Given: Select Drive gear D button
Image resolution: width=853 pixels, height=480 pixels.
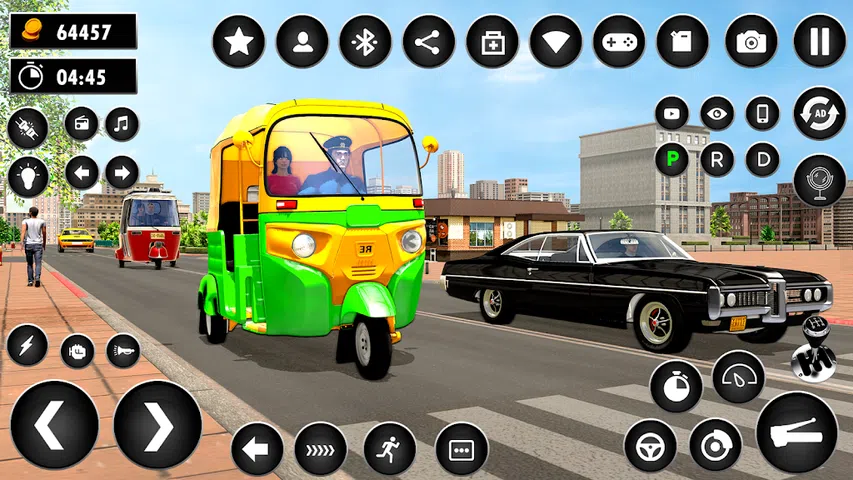Looking at the screenshot, I should 763,159.
